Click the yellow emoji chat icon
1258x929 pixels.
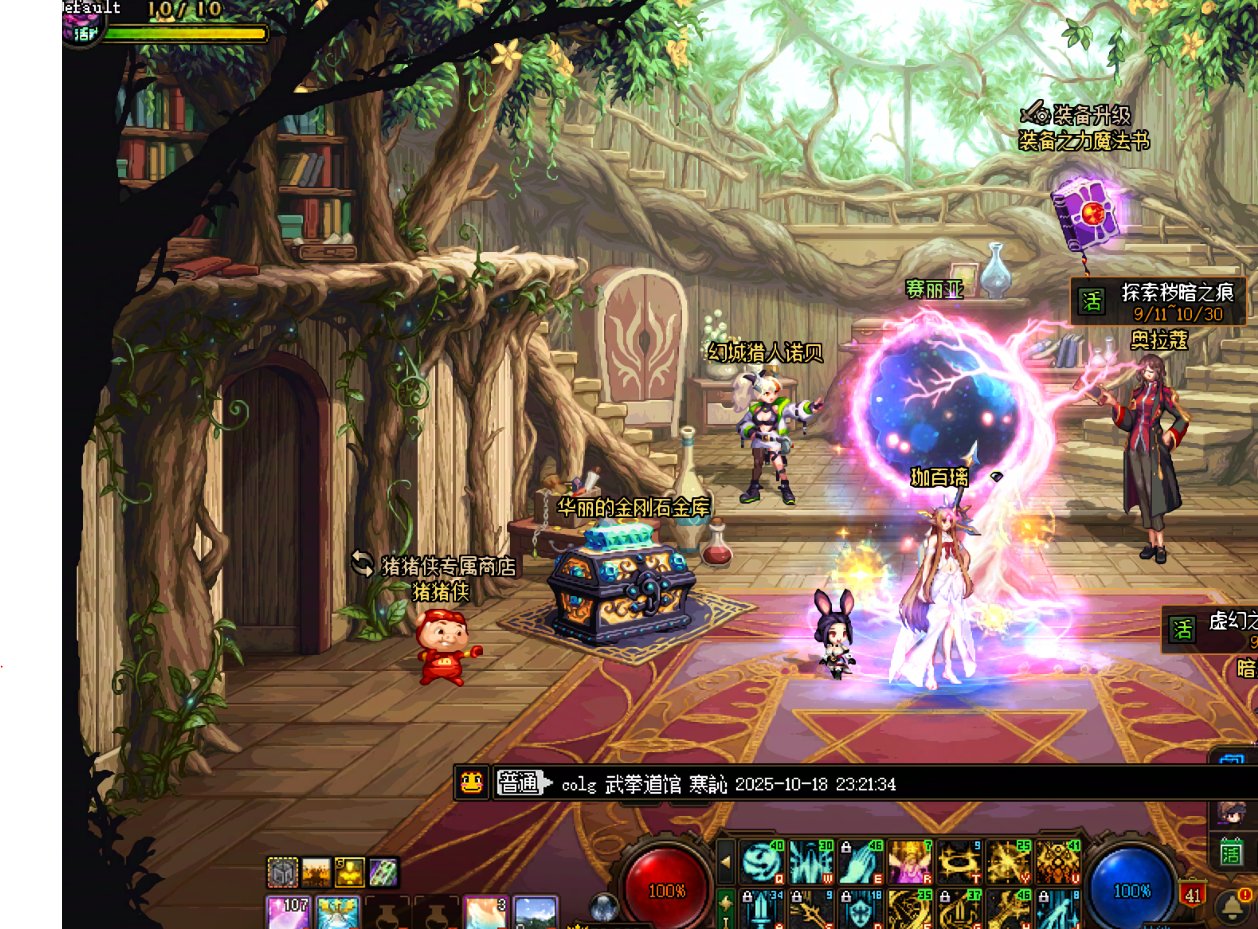pos(473,783)
